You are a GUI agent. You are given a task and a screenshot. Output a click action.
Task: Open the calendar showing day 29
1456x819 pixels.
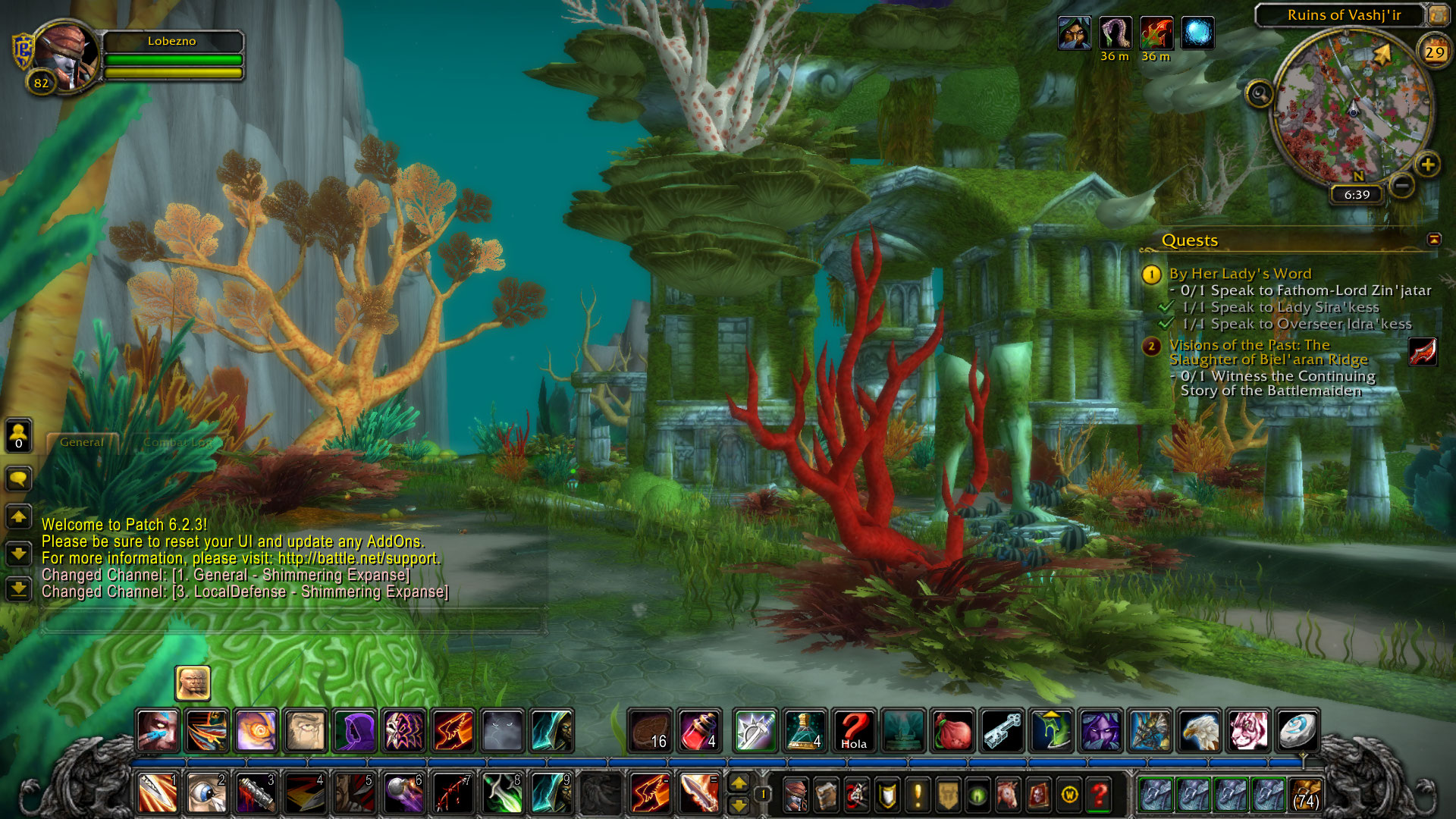(1433, 52)
